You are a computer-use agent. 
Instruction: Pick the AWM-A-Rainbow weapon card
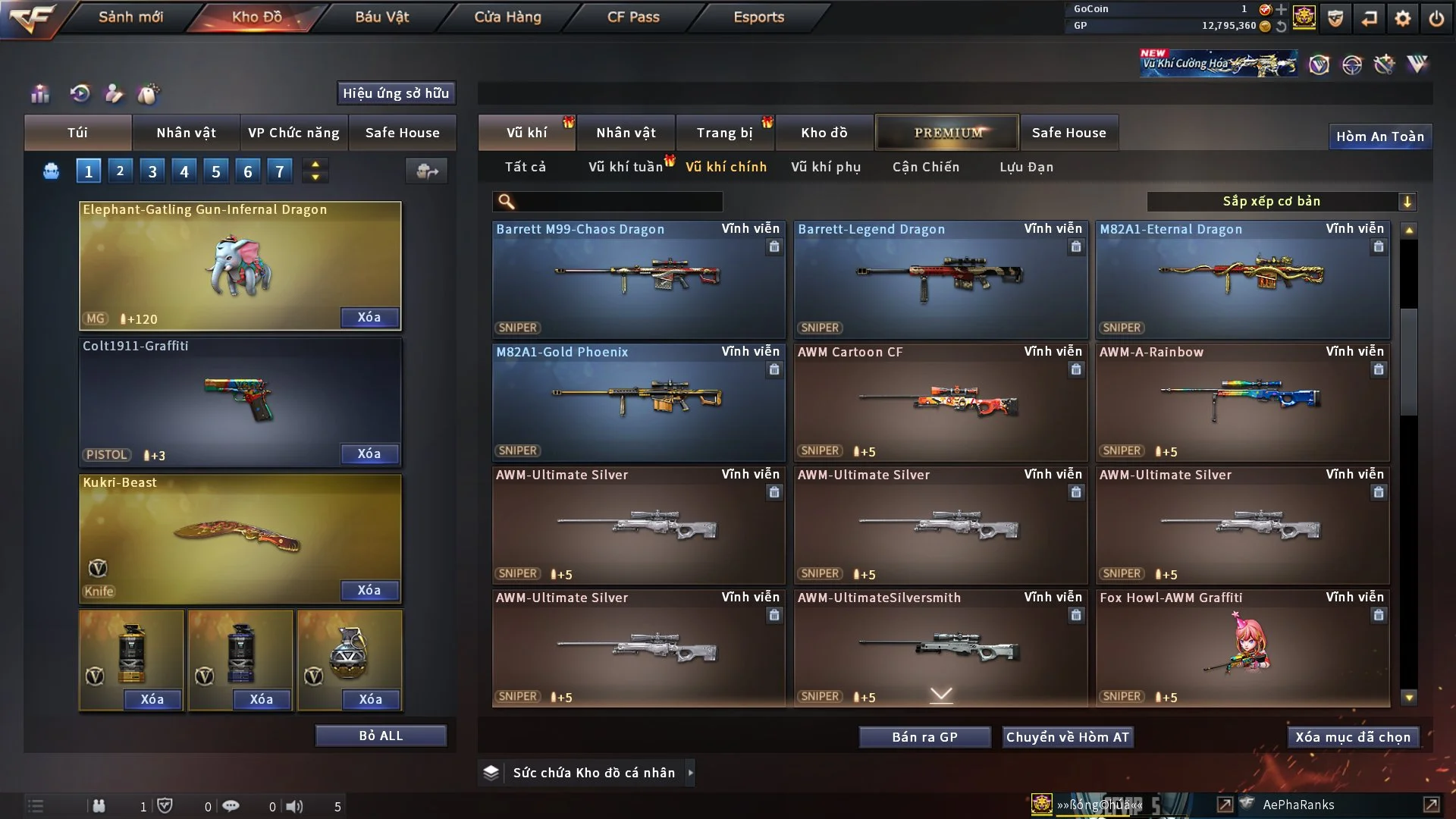(x=1242, y=402)
